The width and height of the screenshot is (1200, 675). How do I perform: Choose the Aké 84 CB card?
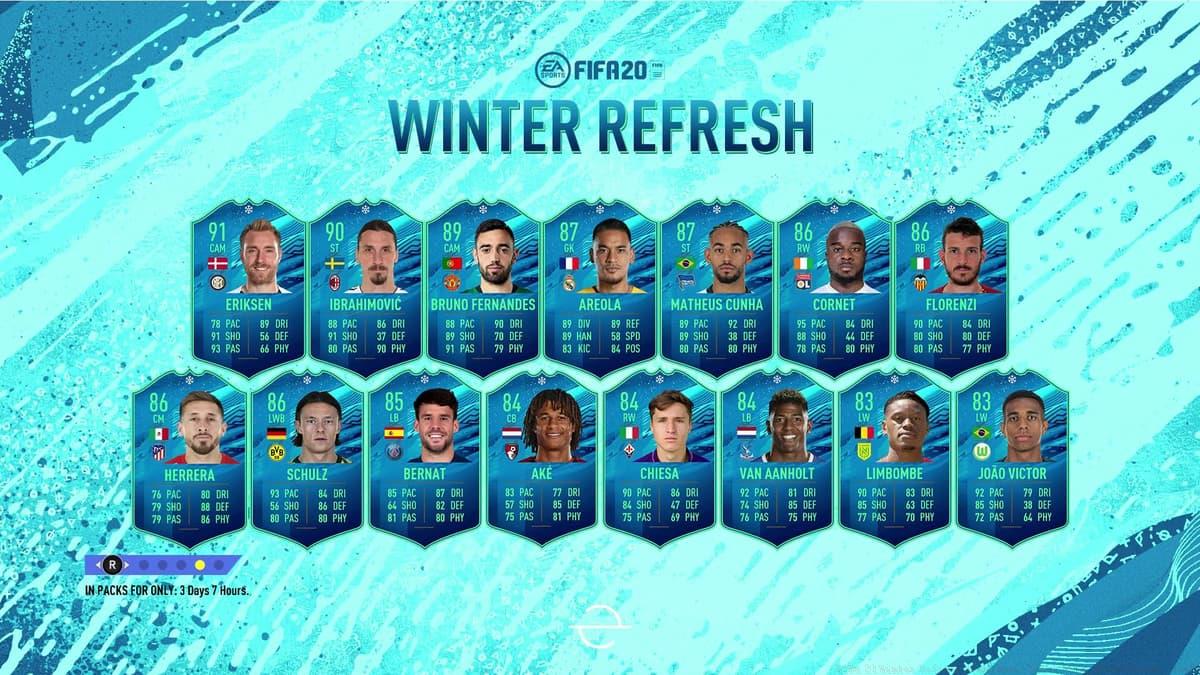tap(541, 458)
